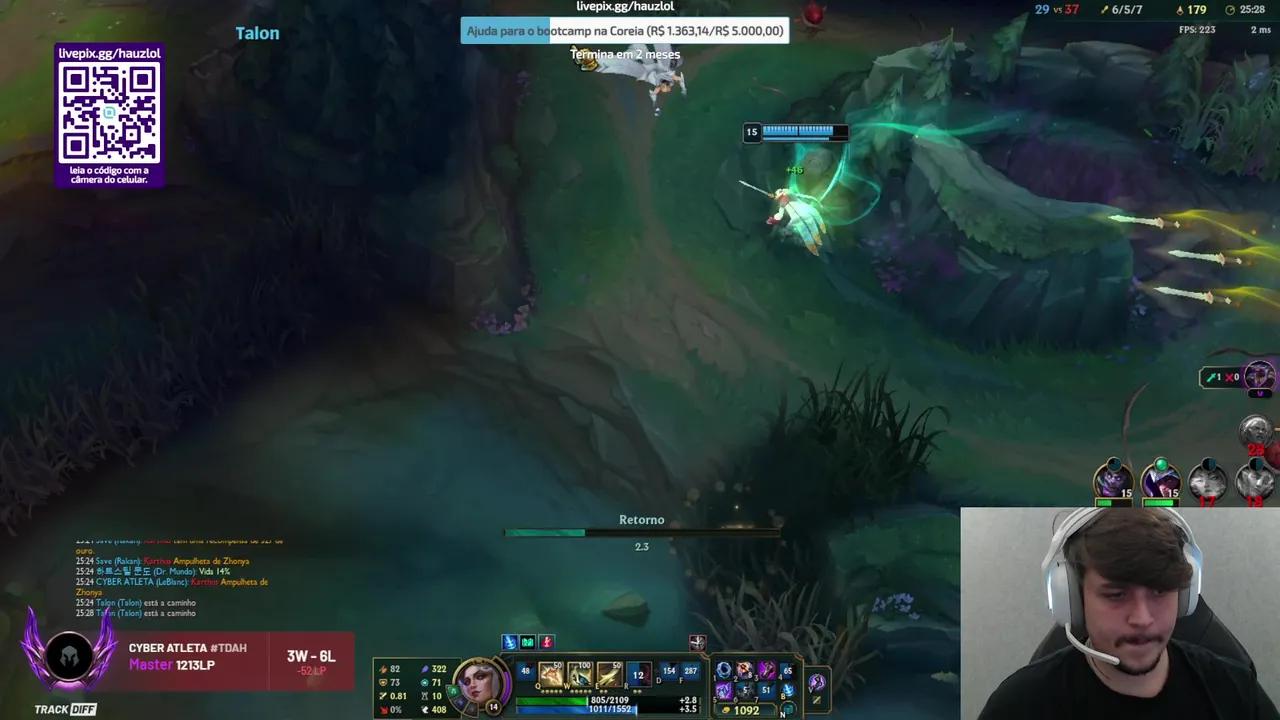This screenshot has width=1280, height=720.
Task: Click the LivePix QR code overlay
Action: pos(109,115)
